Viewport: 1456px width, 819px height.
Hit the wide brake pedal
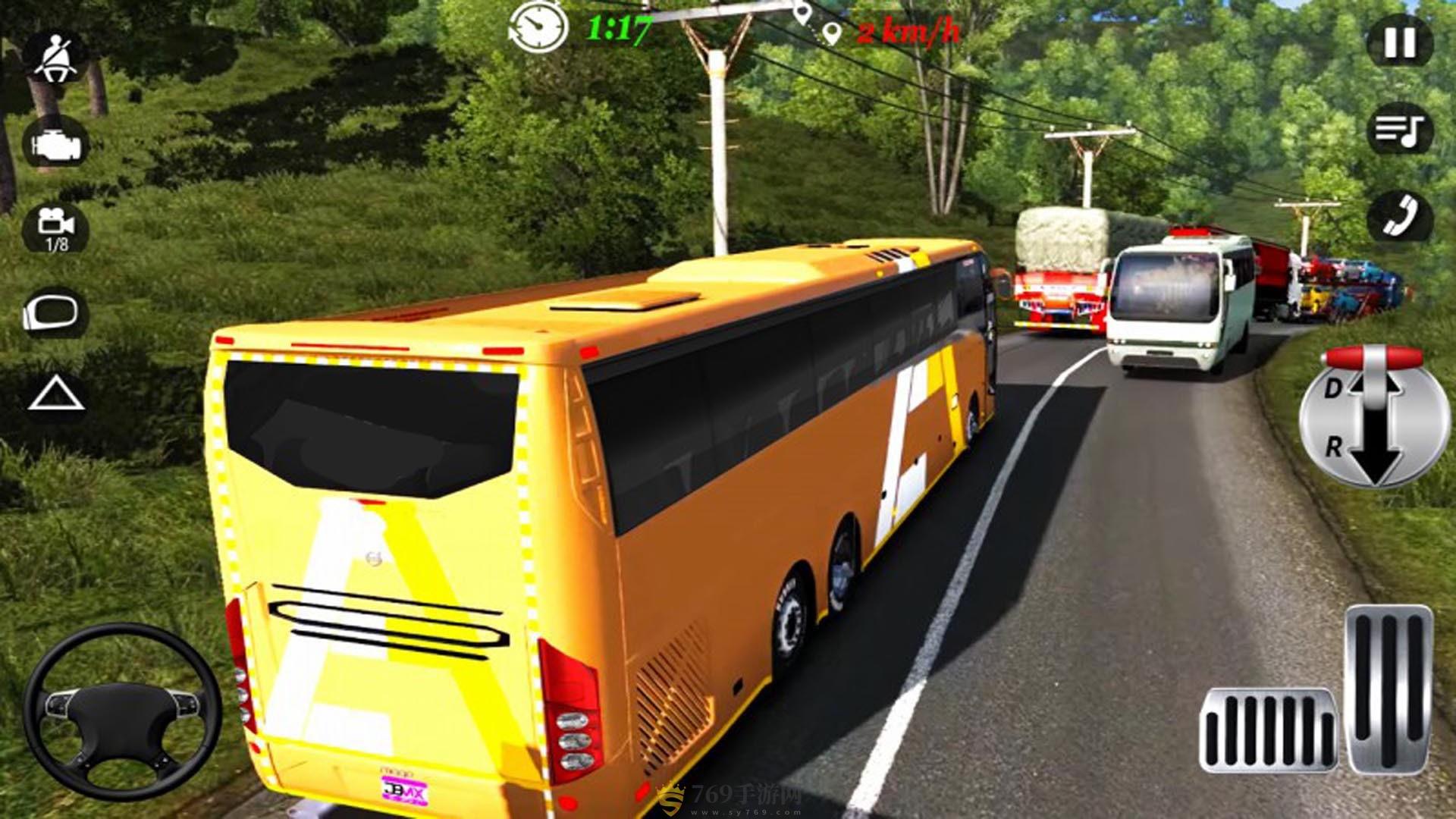1268,731
